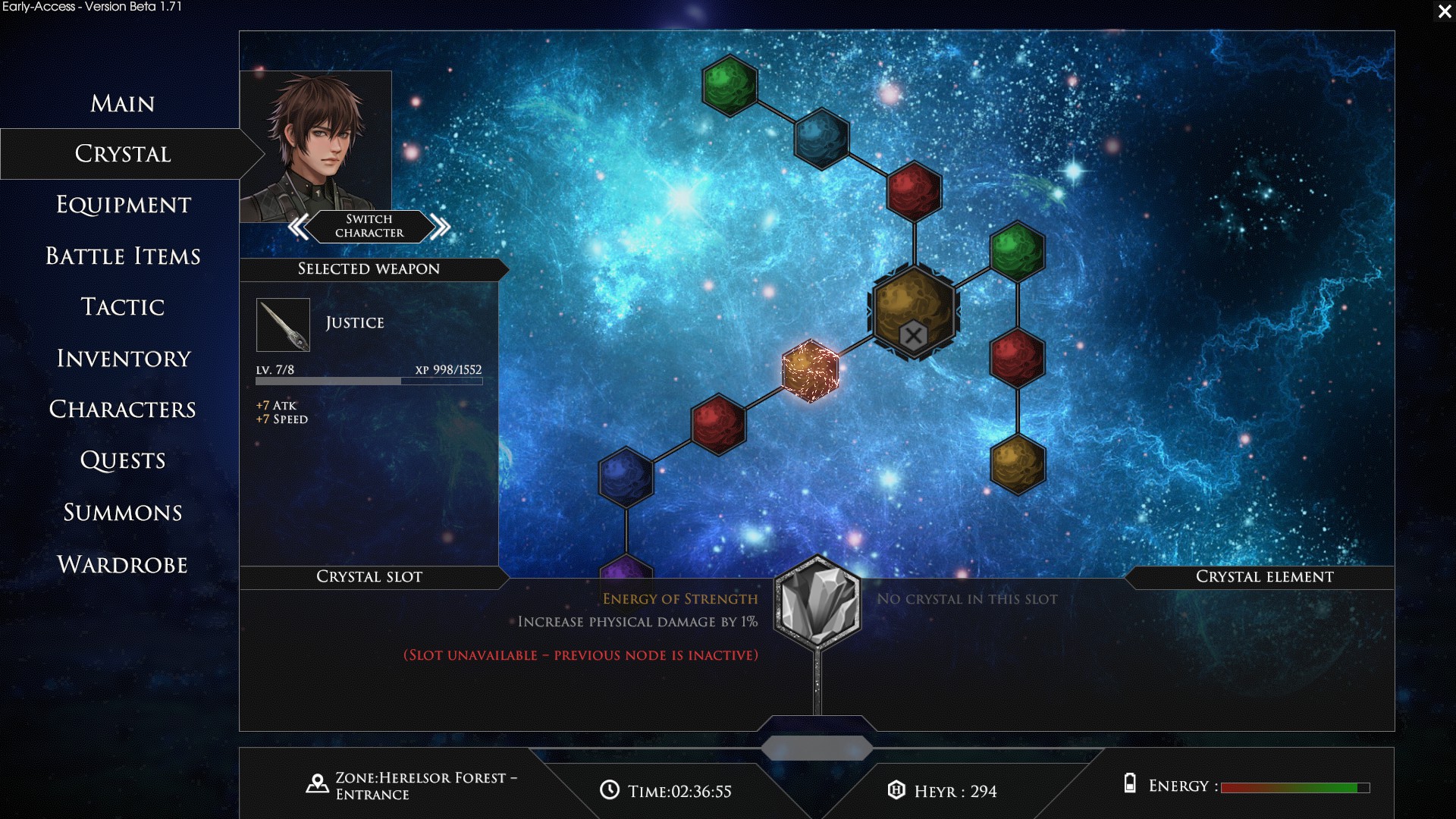The image size is (1456, 819).
Task: Click the right Switch Character arrow
Action: [440, 226]
